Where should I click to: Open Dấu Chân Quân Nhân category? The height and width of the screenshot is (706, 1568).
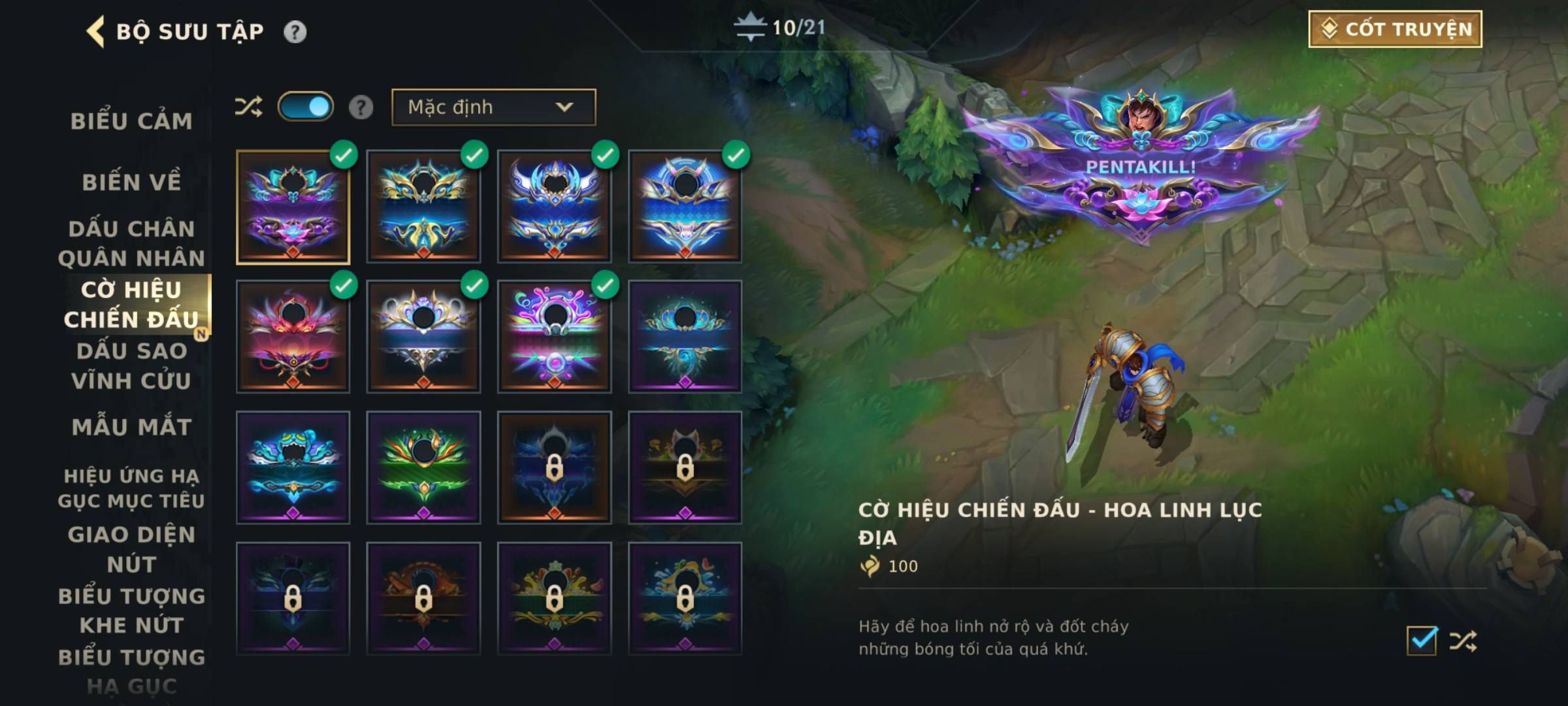[131, 243]
